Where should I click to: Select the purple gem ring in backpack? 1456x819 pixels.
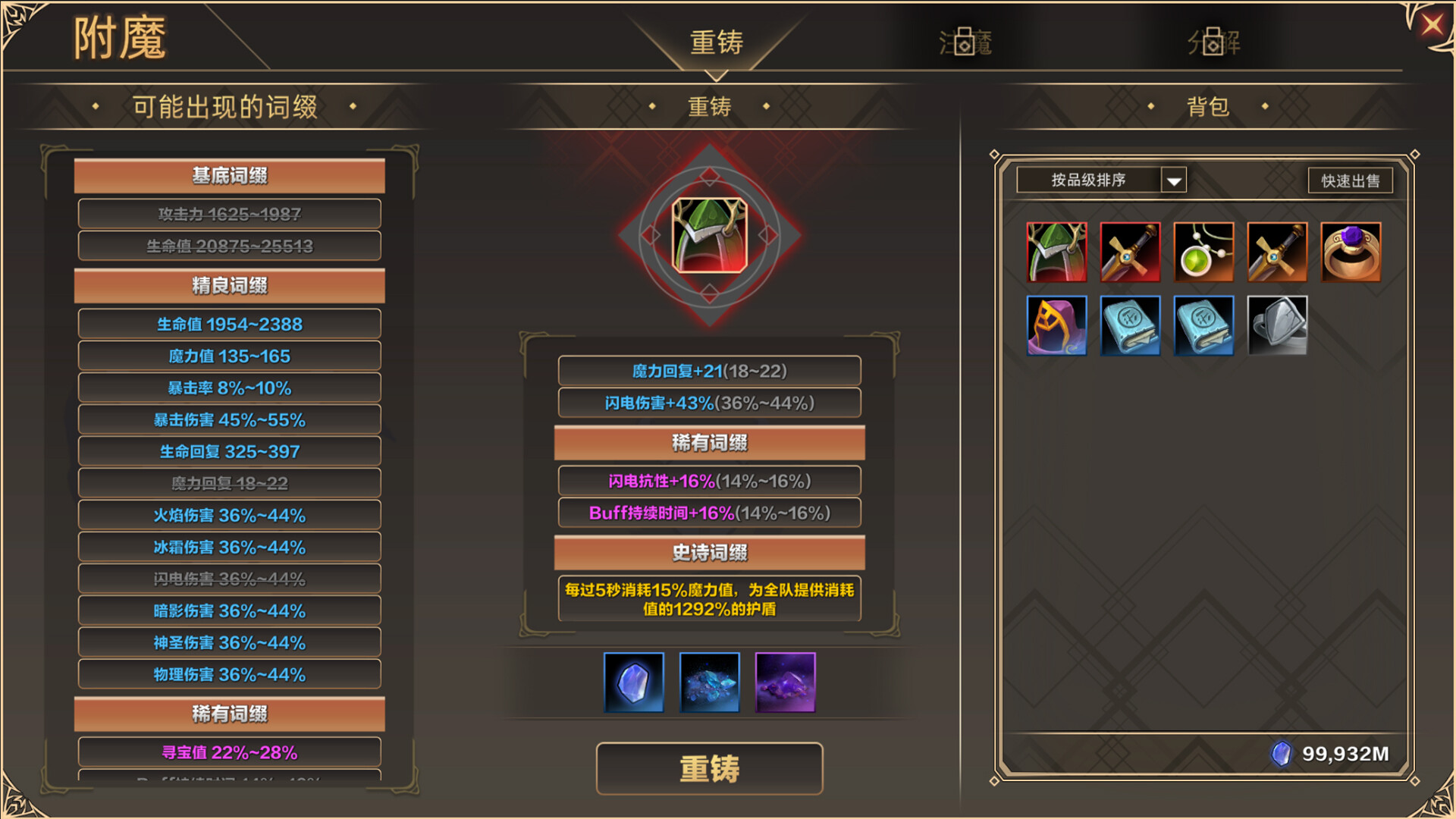tap(1351, 251)
